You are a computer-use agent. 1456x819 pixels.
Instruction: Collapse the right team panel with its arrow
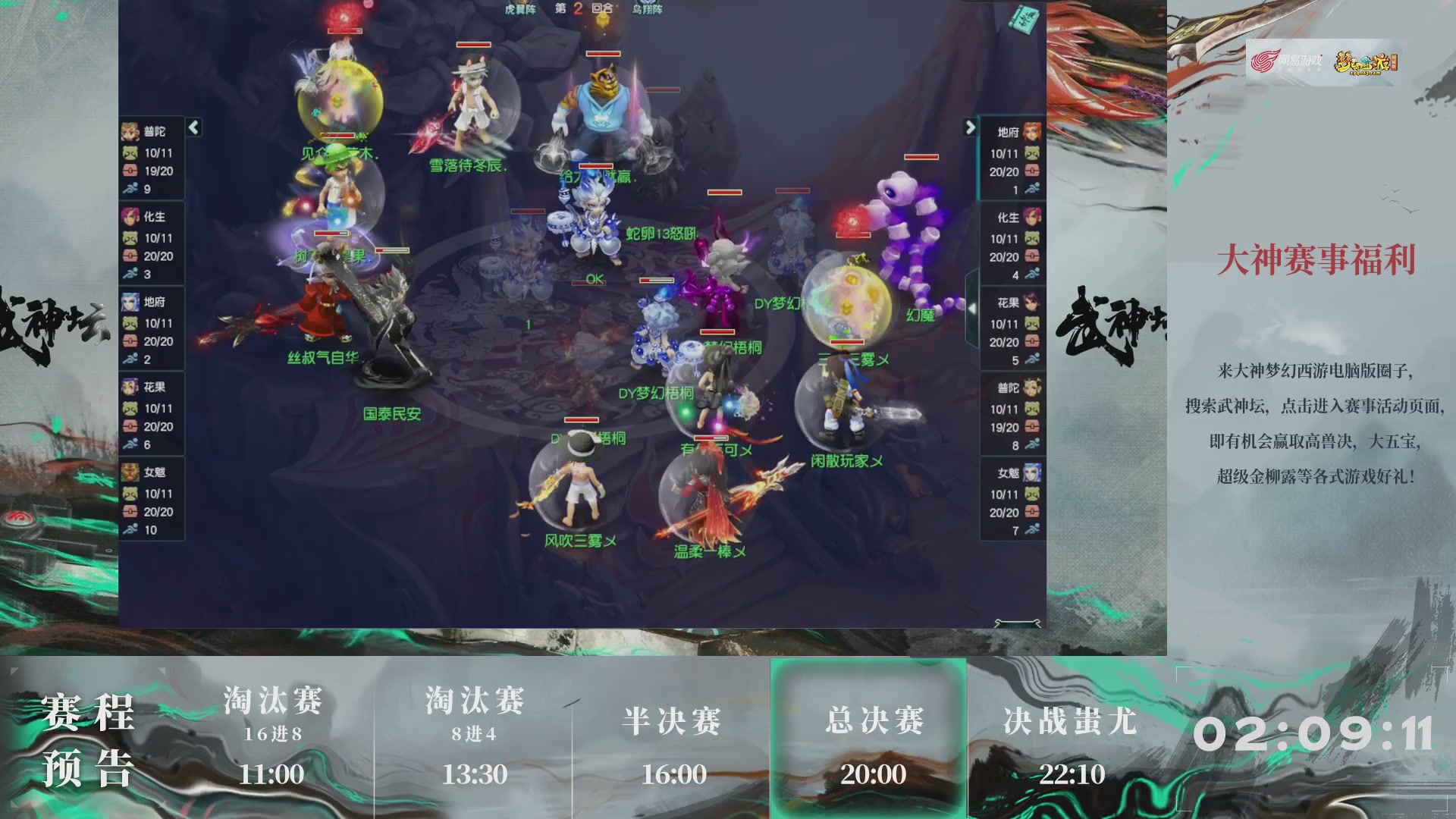pos(972,129)
